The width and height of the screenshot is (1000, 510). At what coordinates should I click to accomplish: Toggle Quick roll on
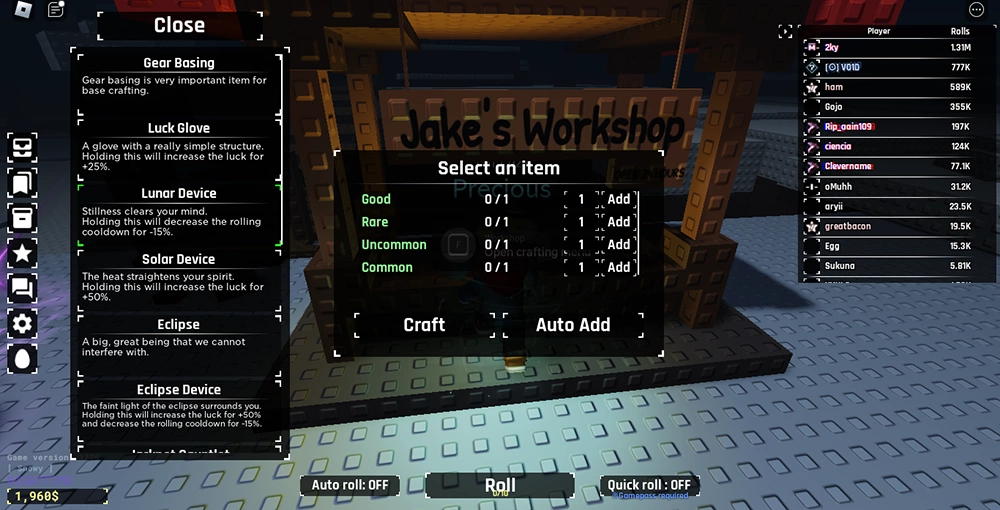650,486
